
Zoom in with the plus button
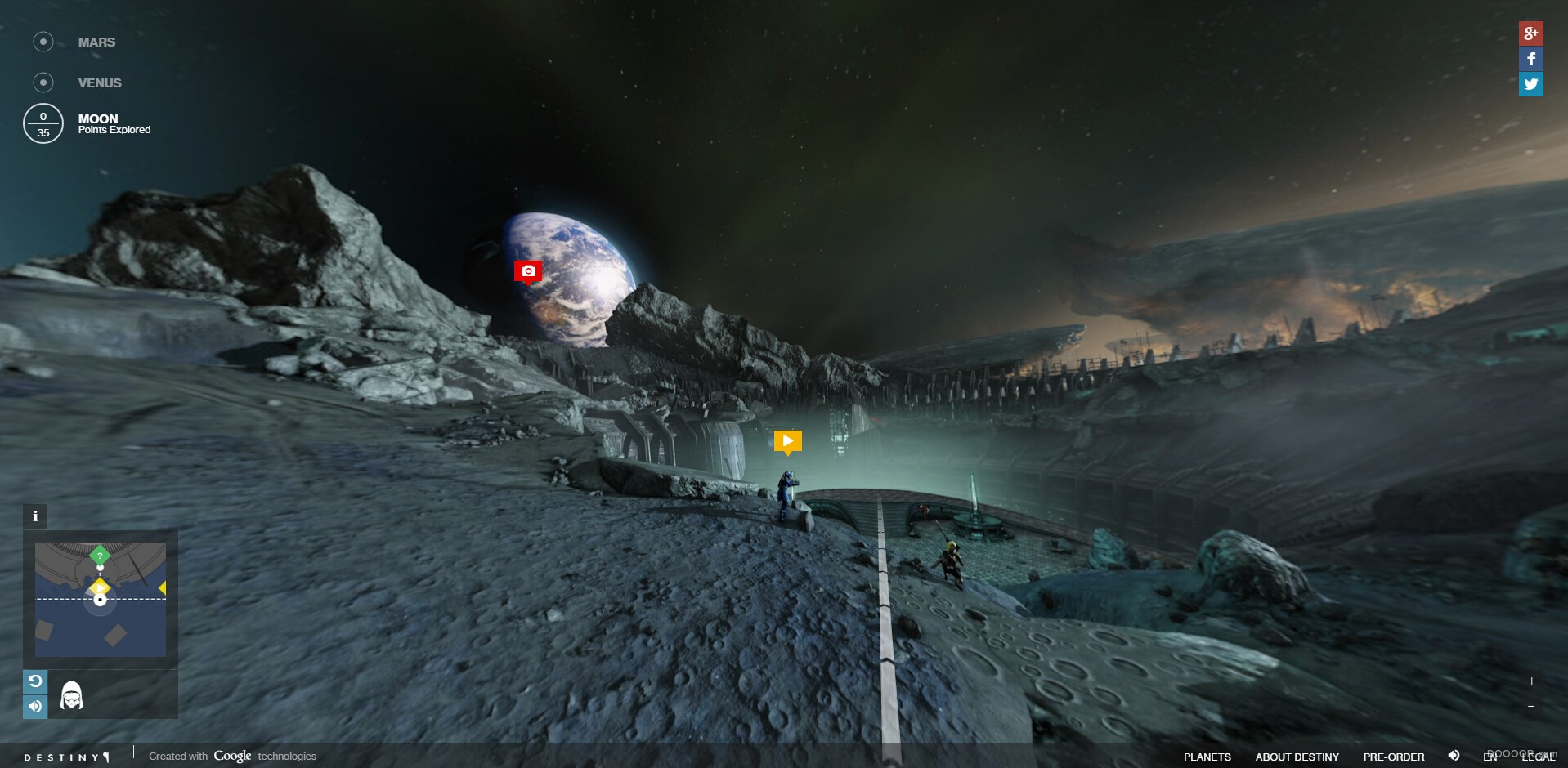click(x=1531, y=681)
